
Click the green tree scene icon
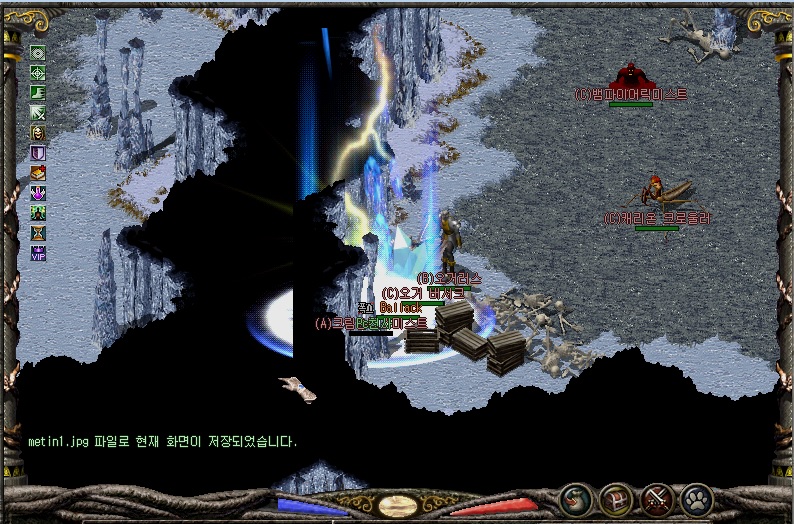(38, 213)
